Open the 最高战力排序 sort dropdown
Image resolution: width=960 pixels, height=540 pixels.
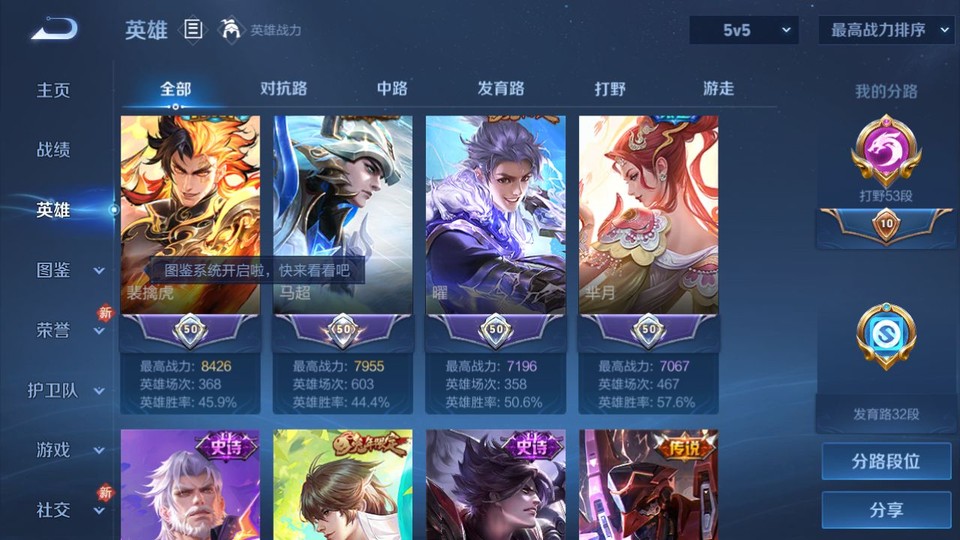(887, 30)
